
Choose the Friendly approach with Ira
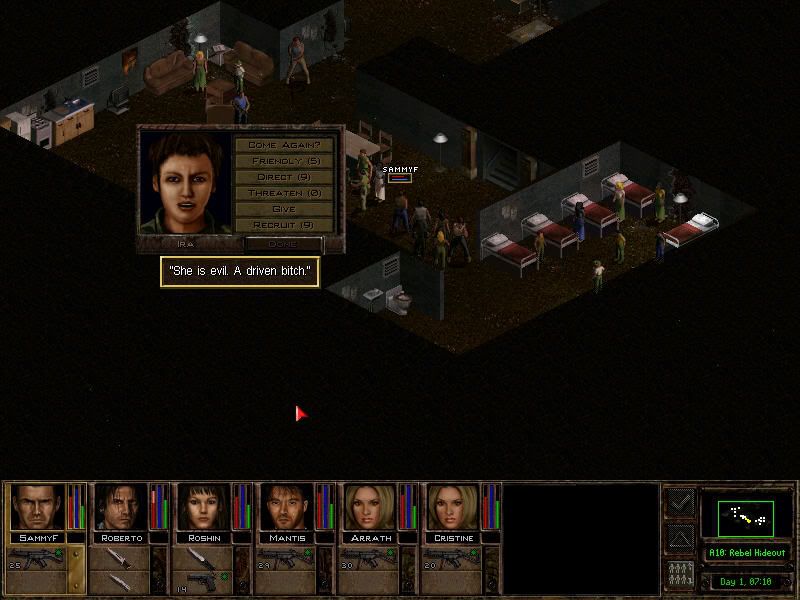(285, 161)
